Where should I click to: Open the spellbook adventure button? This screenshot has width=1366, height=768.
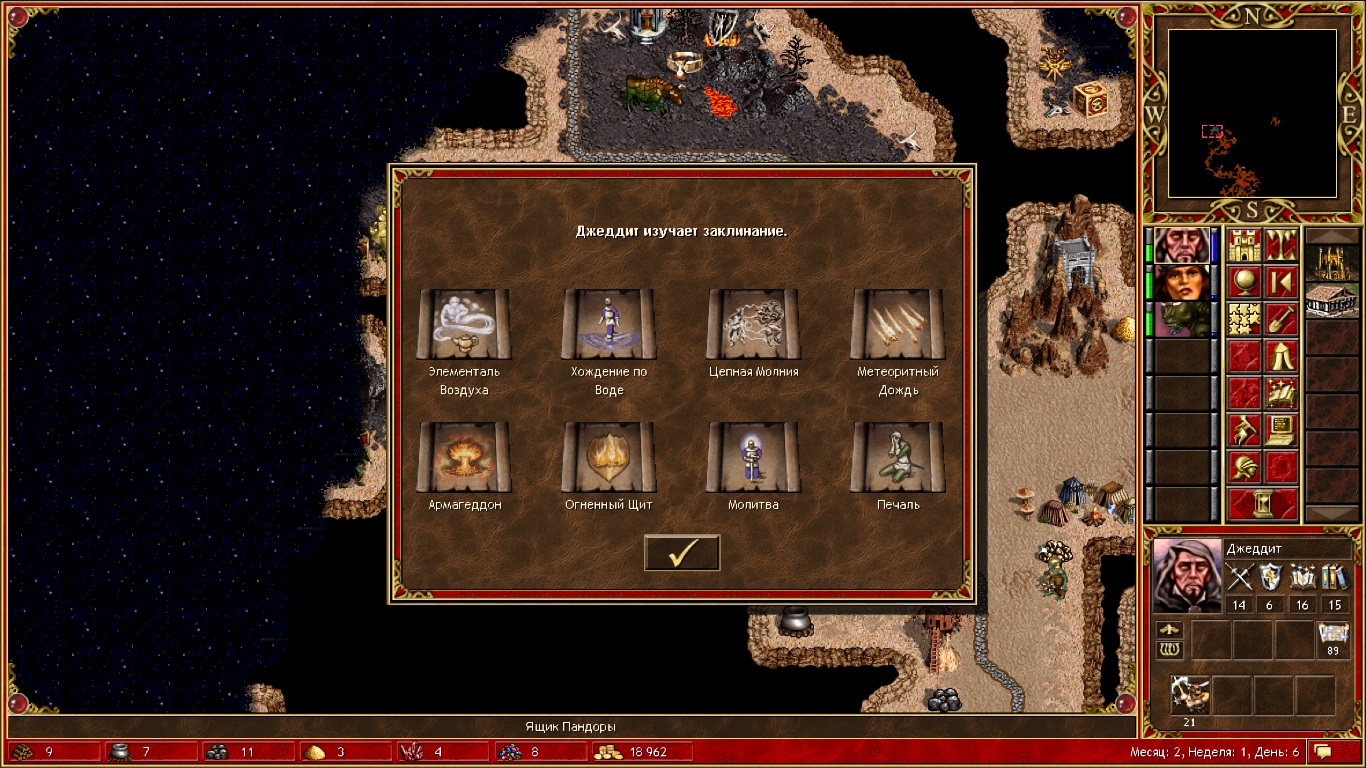click(1281, 393)
